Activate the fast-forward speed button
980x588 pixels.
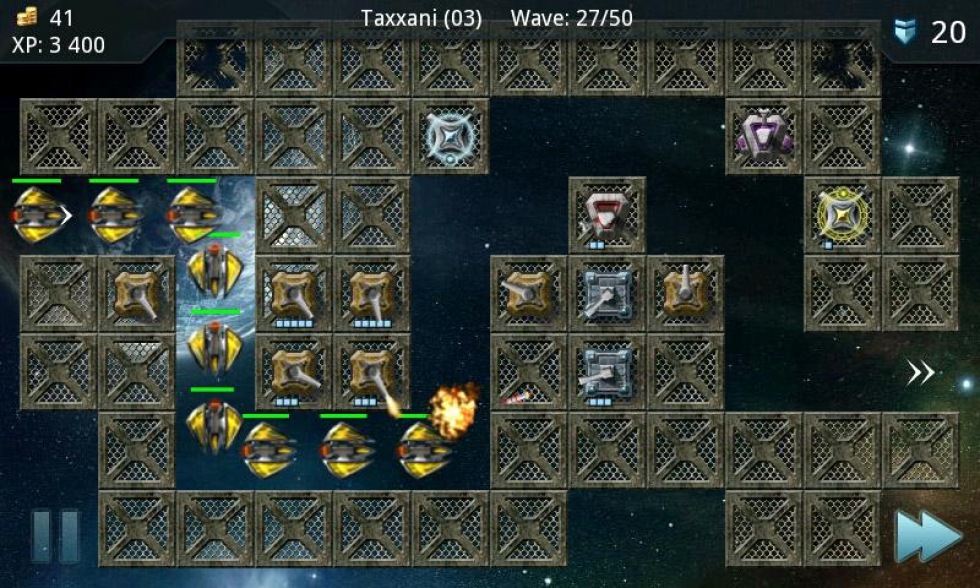[x=928, y=537]
